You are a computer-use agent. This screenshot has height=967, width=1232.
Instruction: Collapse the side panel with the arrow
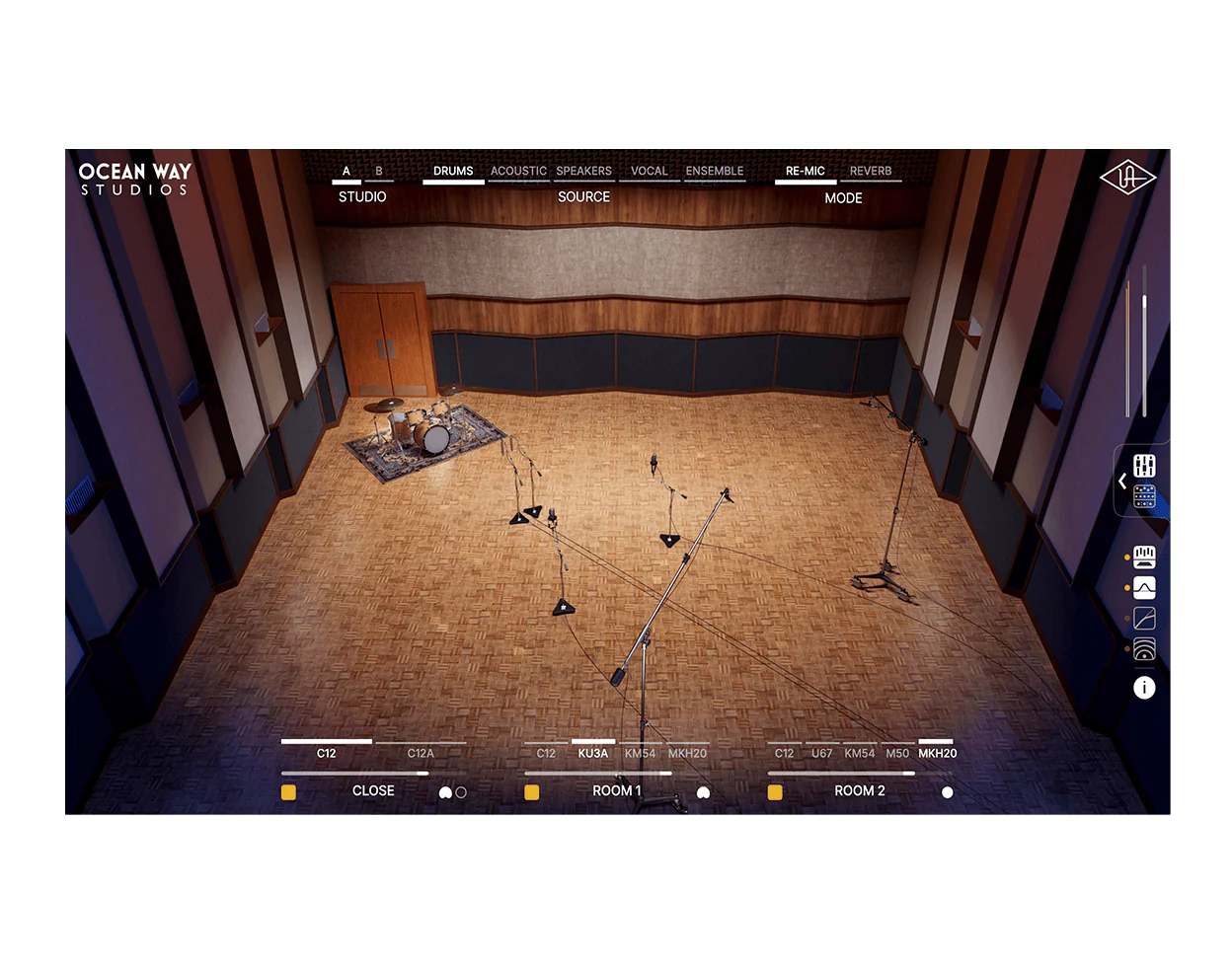1122,482
